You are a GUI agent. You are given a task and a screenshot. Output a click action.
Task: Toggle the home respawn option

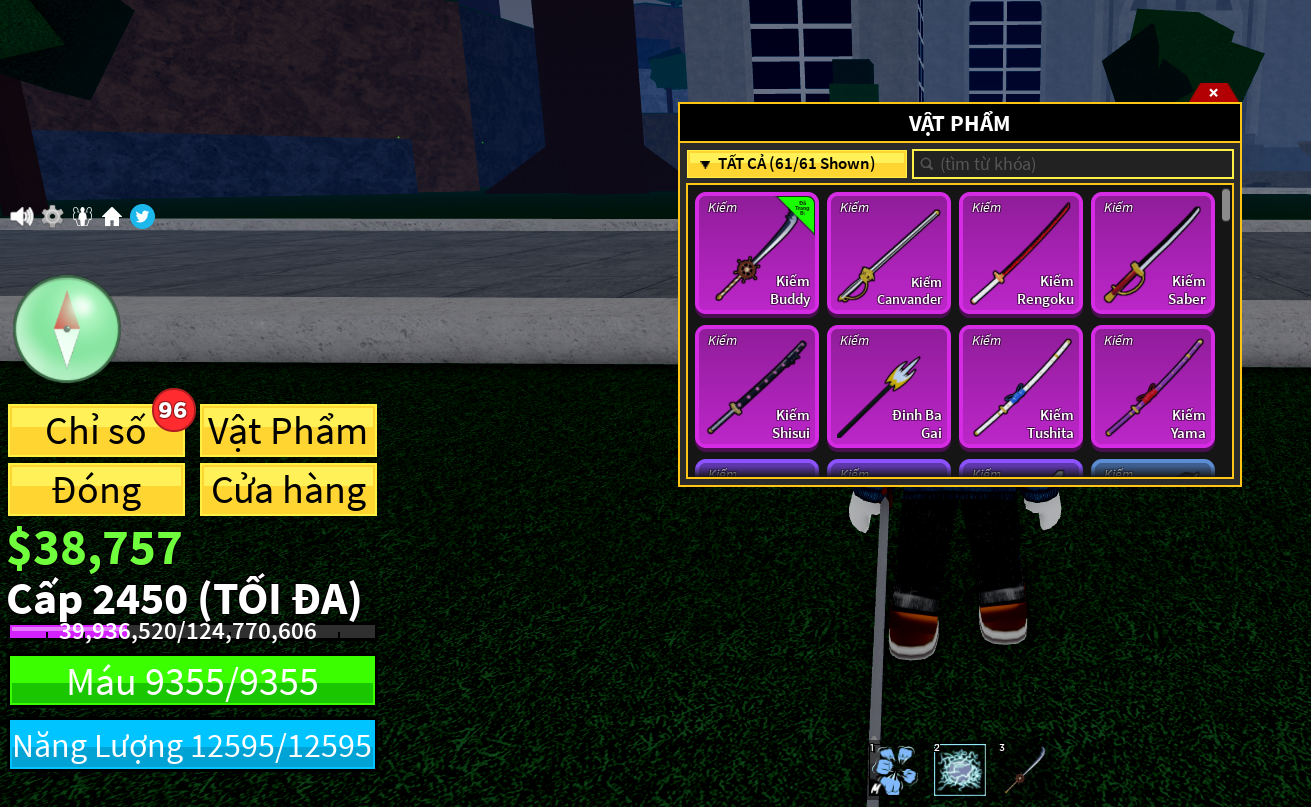point(112,216)
